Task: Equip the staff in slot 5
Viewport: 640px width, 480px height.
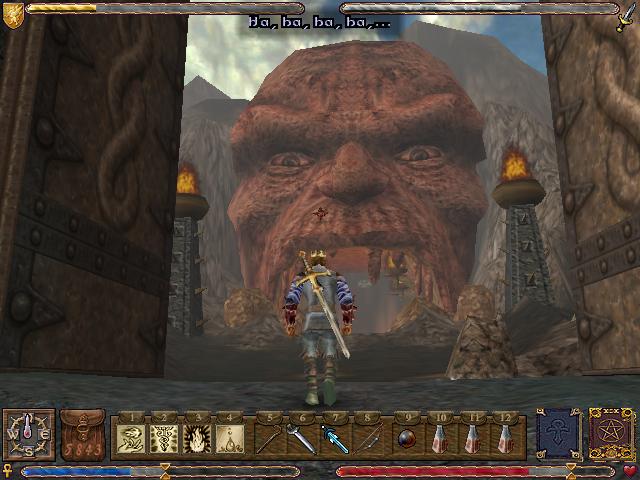Action: (269, 437)
